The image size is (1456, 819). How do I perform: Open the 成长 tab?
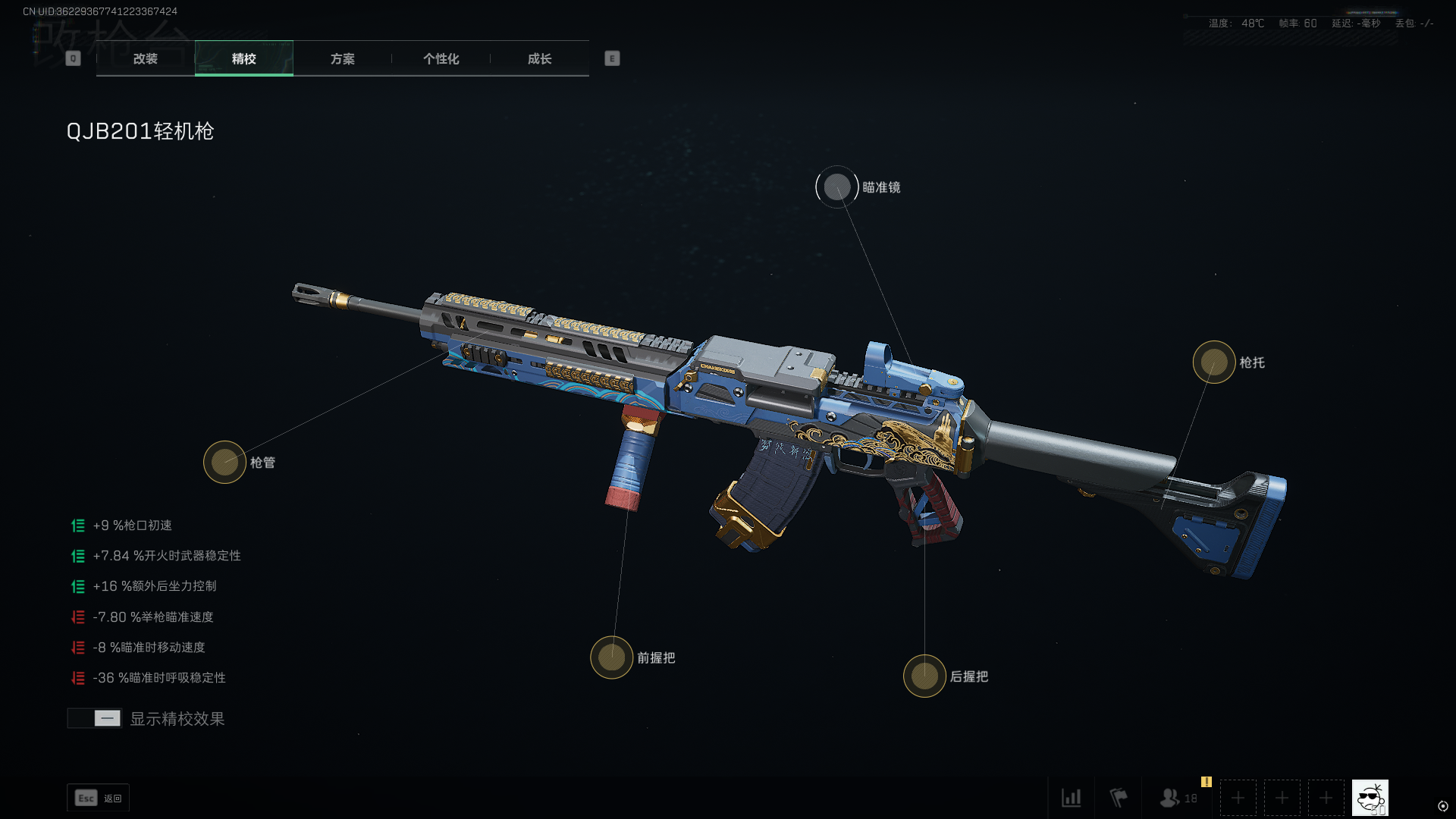(539, 58)
